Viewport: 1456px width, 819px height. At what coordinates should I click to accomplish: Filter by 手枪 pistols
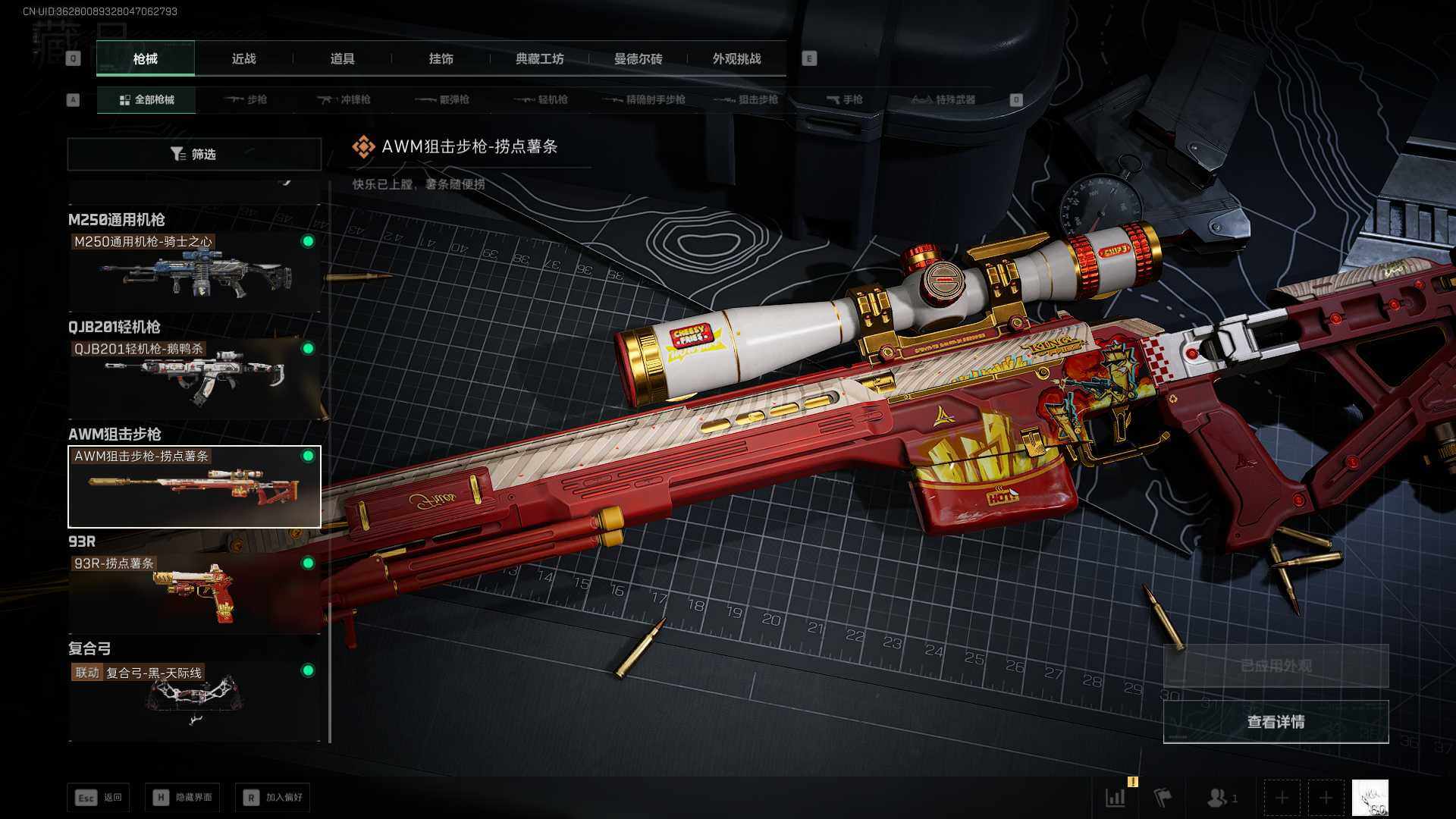(x=844, y=99)
